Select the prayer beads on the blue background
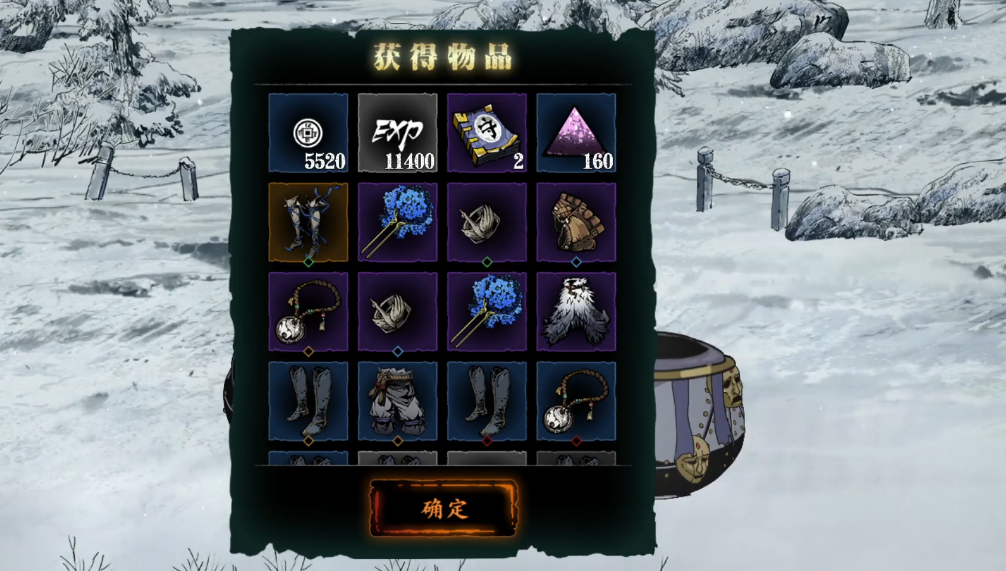Image resolution: width=1006 pixels, height=571 pixels. pyautogui.click(x=576, y=401)
